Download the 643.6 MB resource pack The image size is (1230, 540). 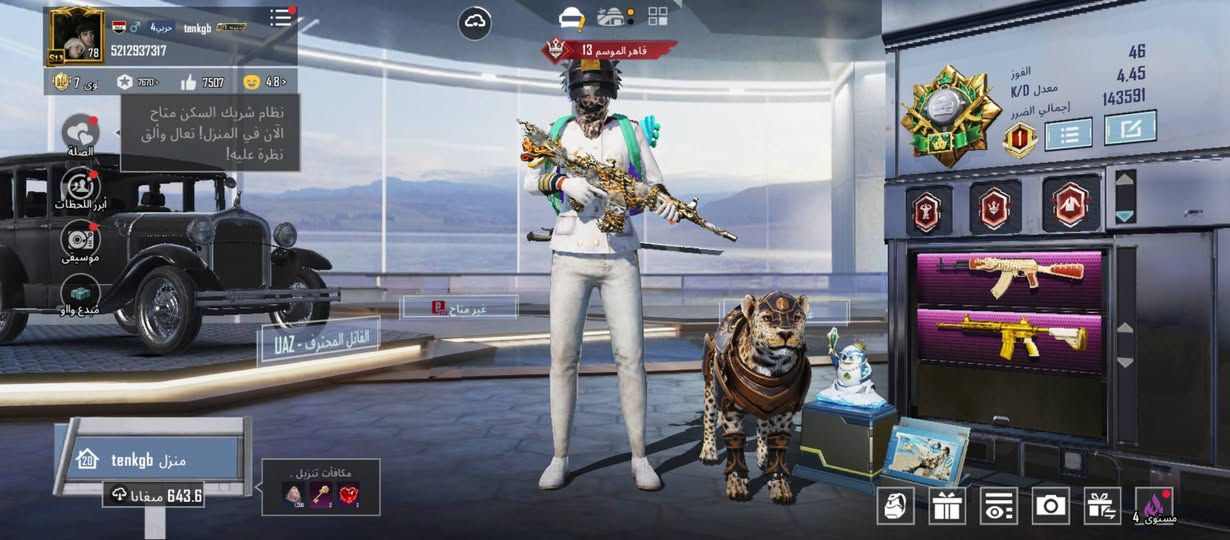[155, 495]
